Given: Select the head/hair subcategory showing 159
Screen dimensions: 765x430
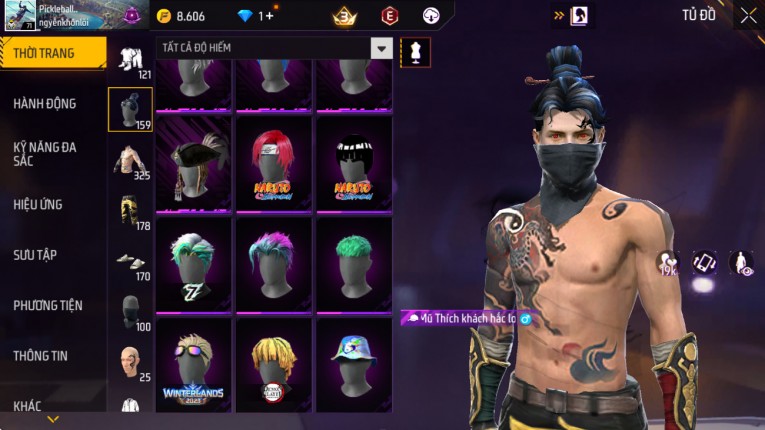Looking at the screenshot, I should point(130,110).
